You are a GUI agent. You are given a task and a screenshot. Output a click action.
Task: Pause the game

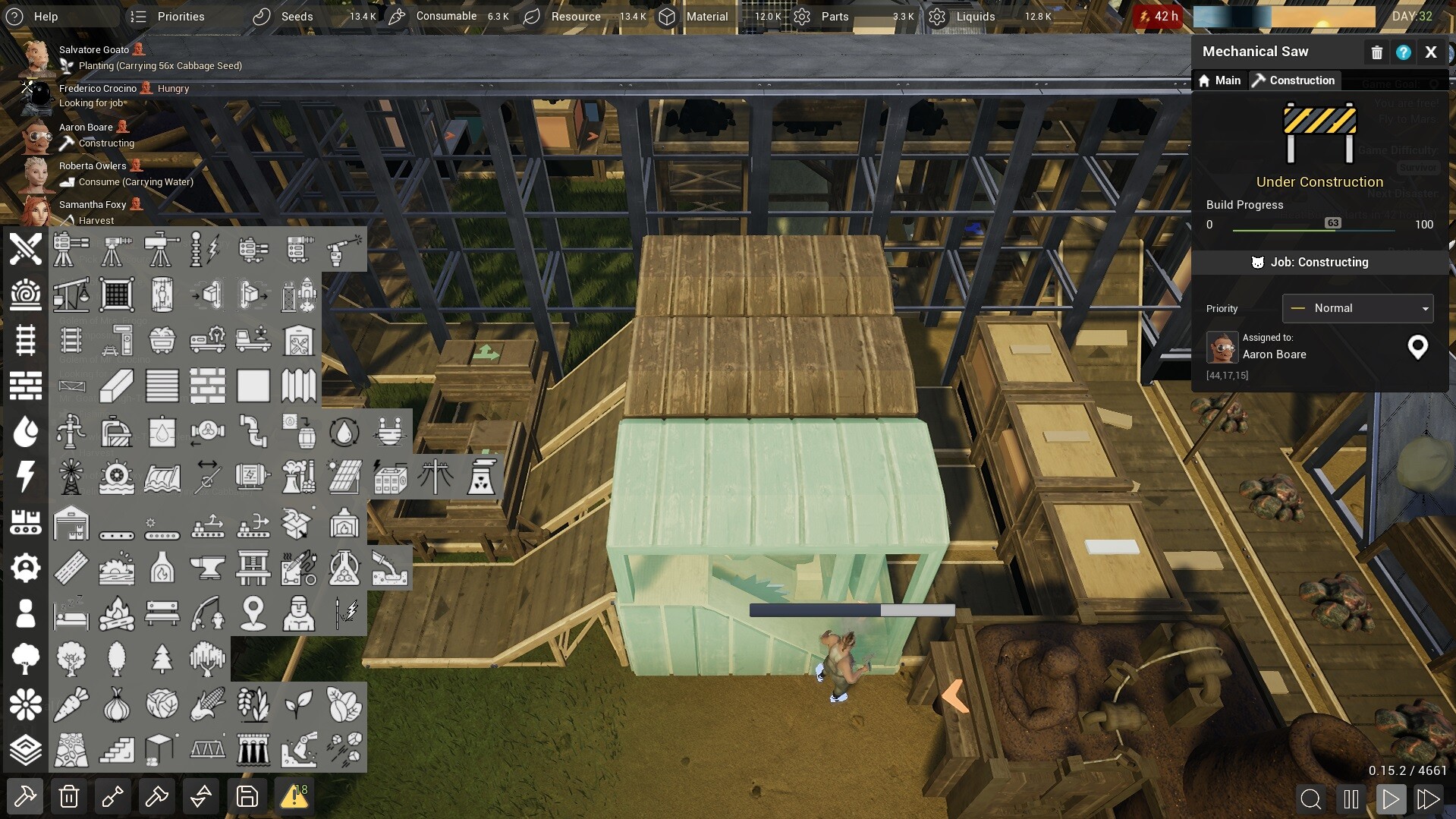(1351, 799)
